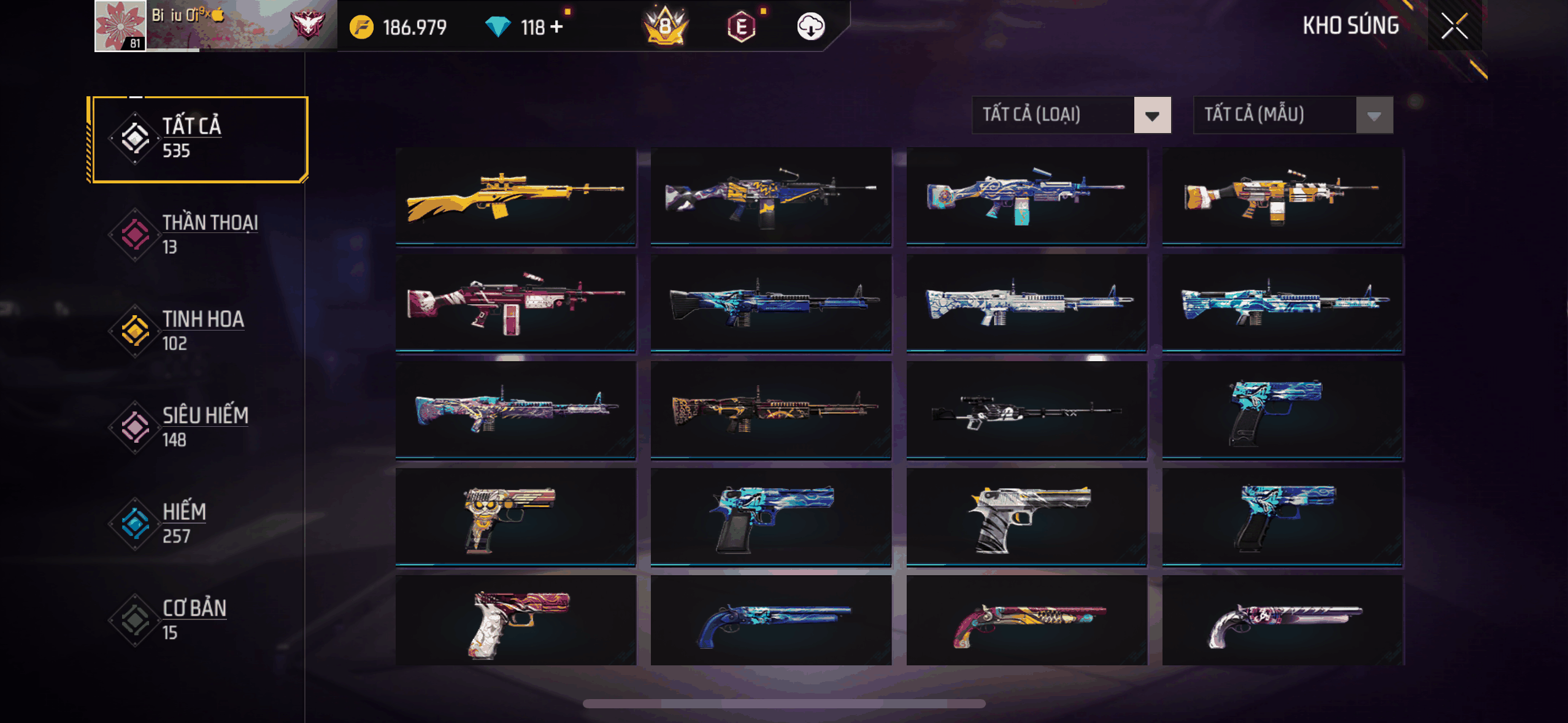Add diamonds with the plus button
Image resolution: width=1568 pixels, height=723 pixels.
point(556,27)
